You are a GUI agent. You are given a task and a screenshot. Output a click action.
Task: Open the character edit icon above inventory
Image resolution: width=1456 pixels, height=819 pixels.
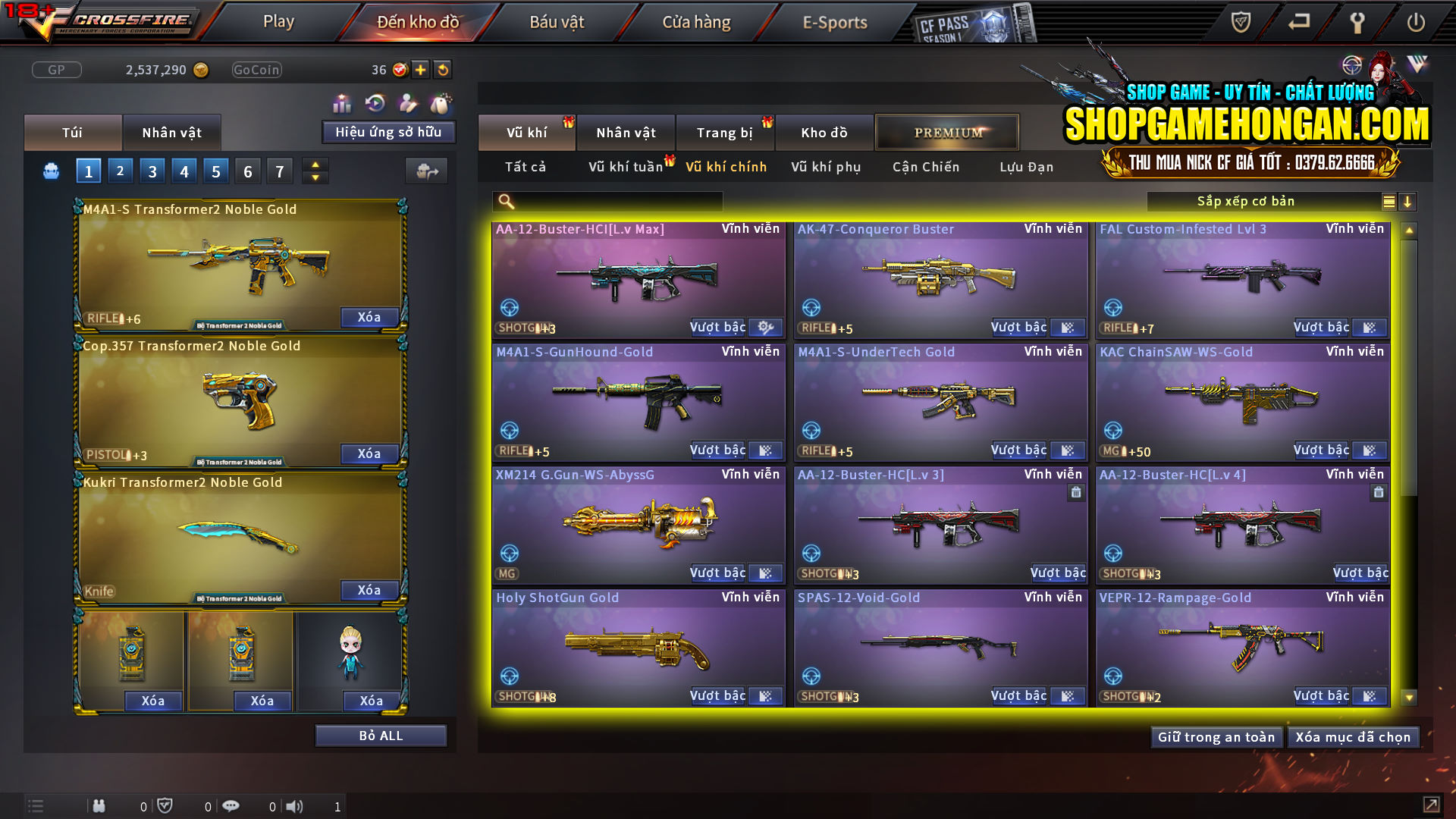point(407,101)
